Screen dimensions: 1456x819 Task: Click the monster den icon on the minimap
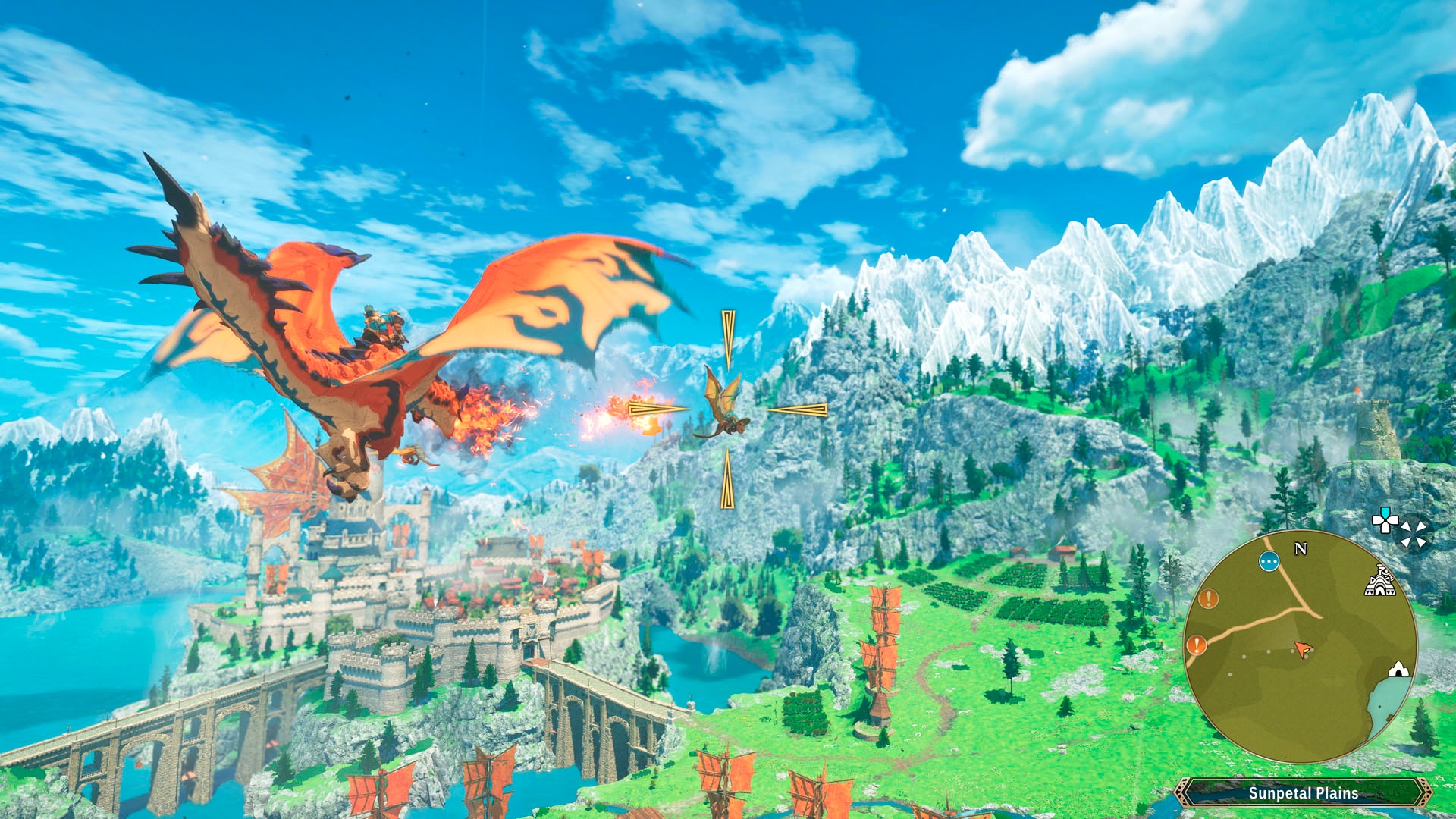tap(1398, 670)
